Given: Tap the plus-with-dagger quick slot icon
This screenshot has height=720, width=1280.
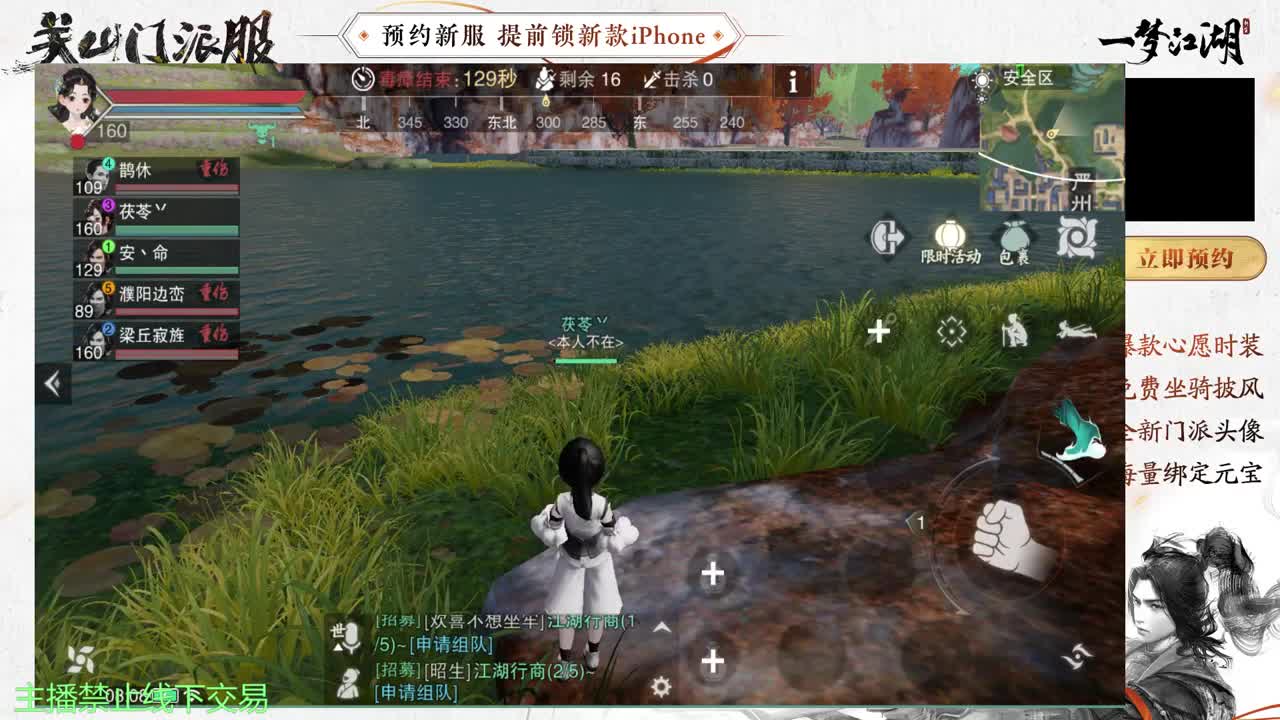Looking at the screenshot, I should coord(877,328).
